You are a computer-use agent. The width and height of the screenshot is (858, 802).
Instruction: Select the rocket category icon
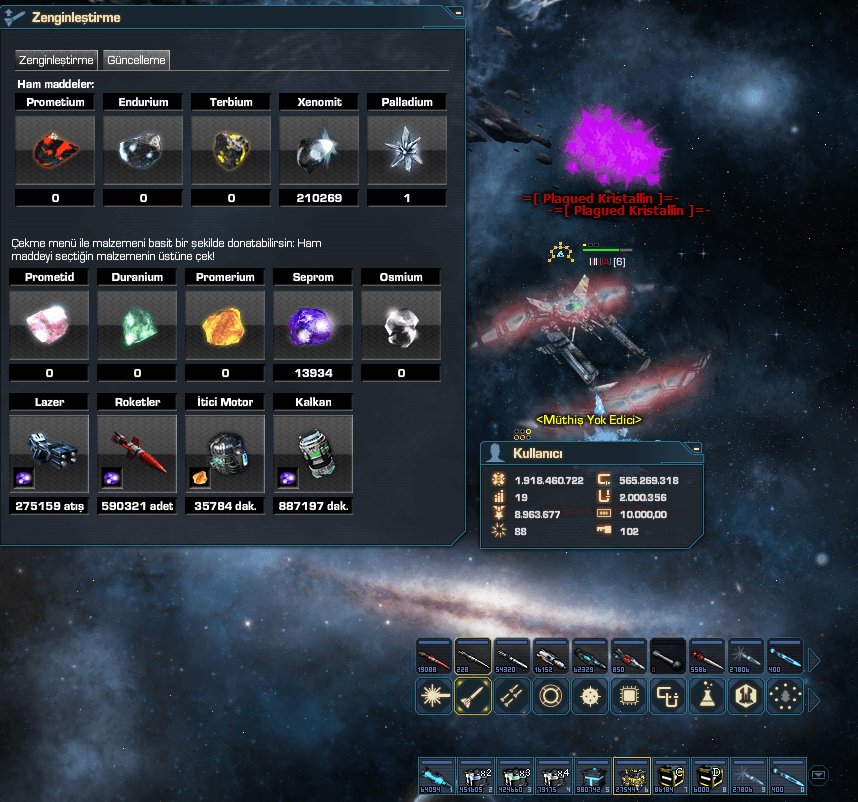click(x=472, y=696)
